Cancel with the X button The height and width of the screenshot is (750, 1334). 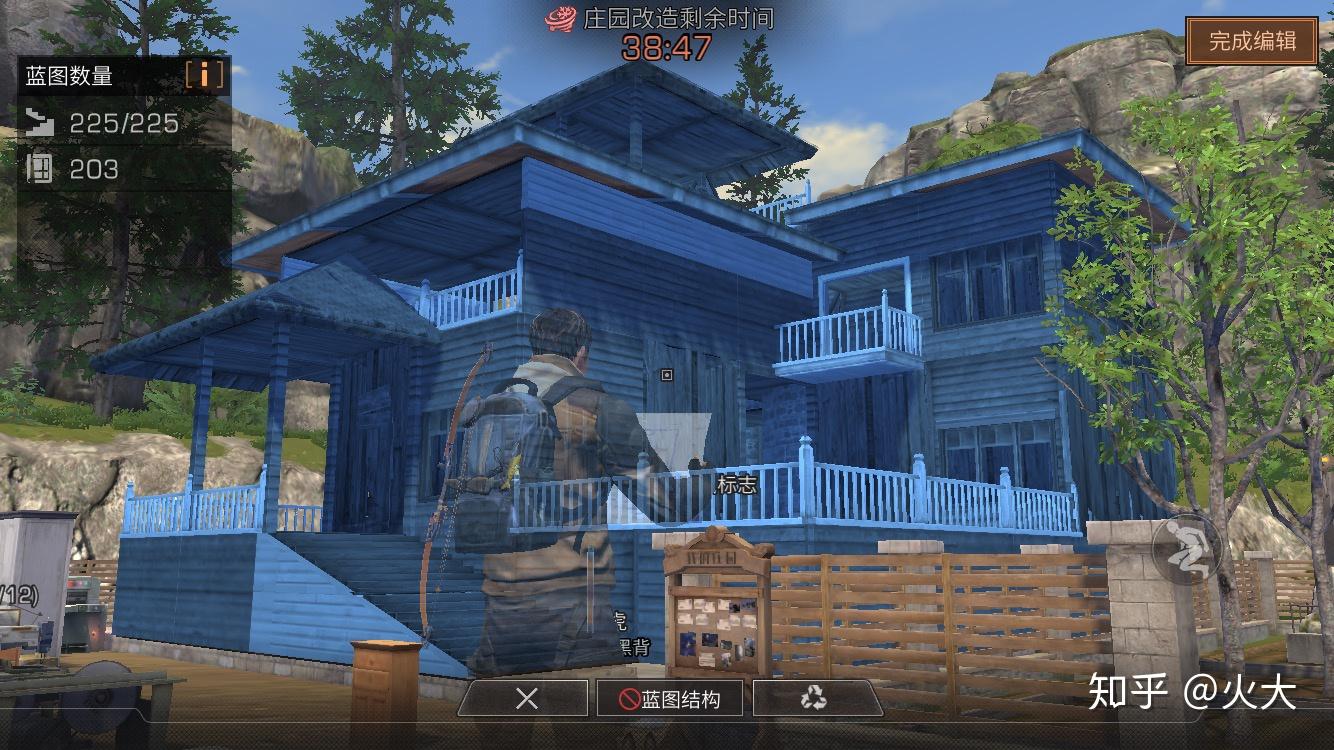[526, 698]
